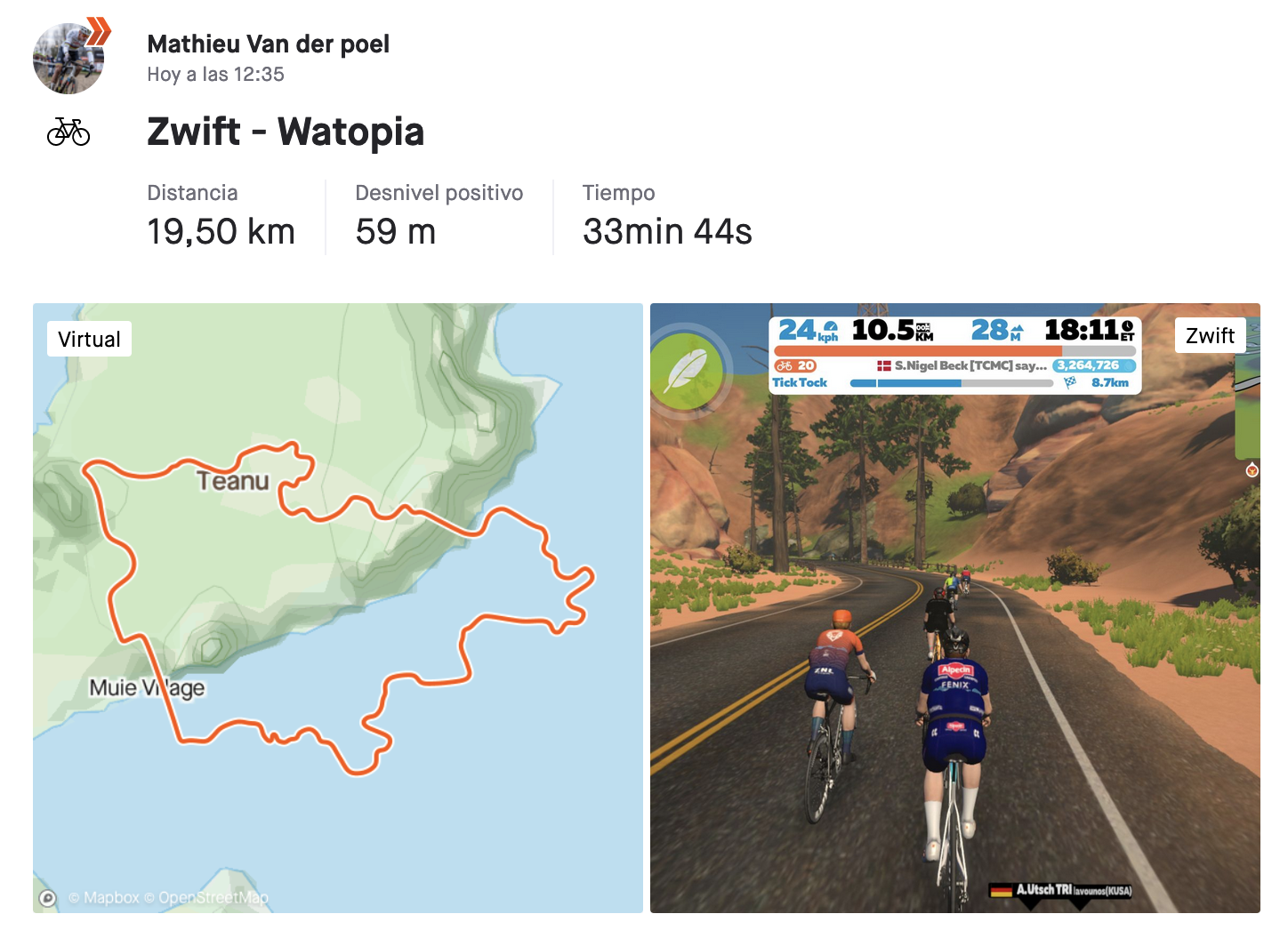Open the Zwift - Watopia activity title
The height and width of the screenshot is (930, 1288).
(x=286, y=132)
